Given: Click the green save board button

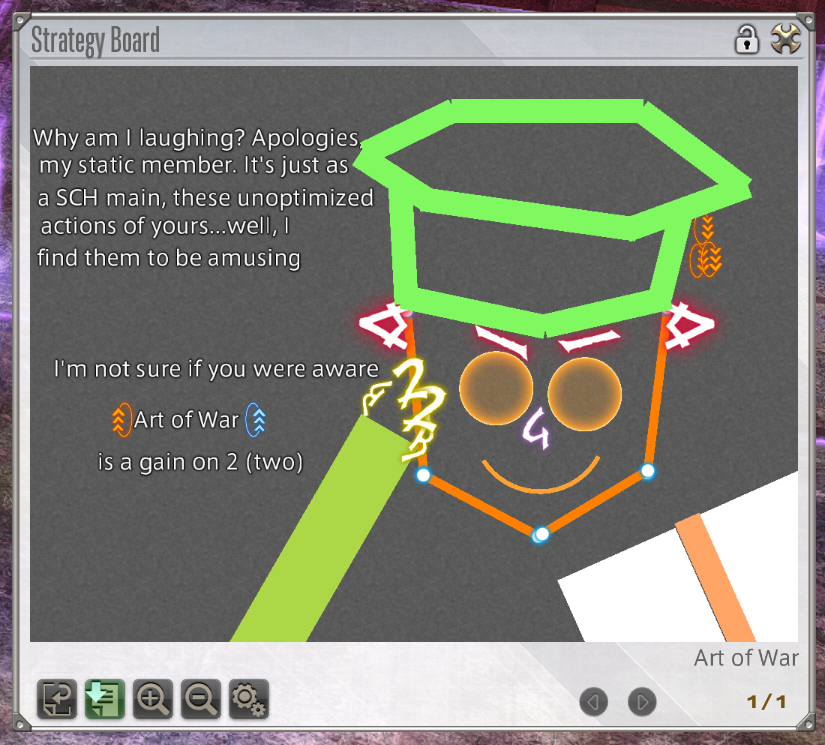Looking at the screenshot, I should 104,699.
